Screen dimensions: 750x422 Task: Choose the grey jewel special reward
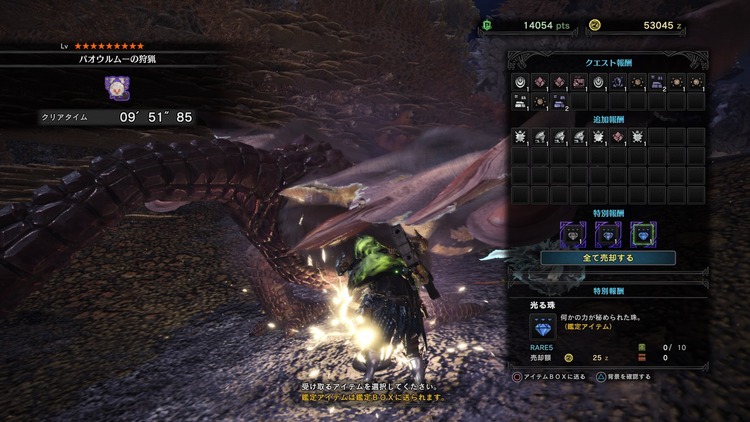575,233
